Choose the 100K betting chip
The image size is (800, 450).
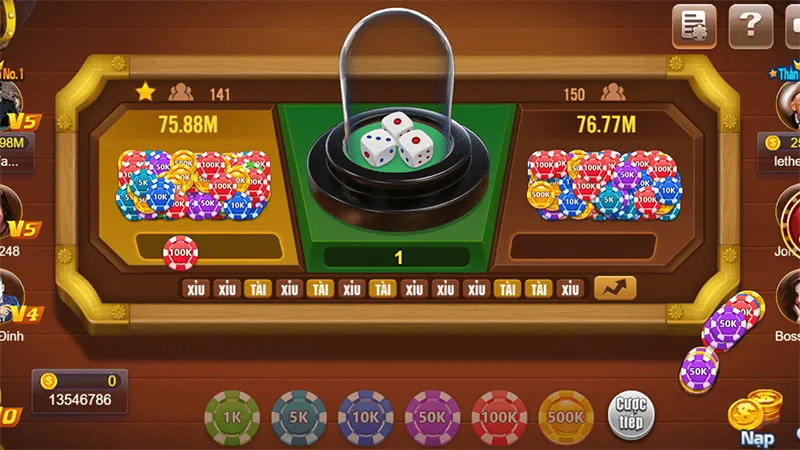pos(499,417)
